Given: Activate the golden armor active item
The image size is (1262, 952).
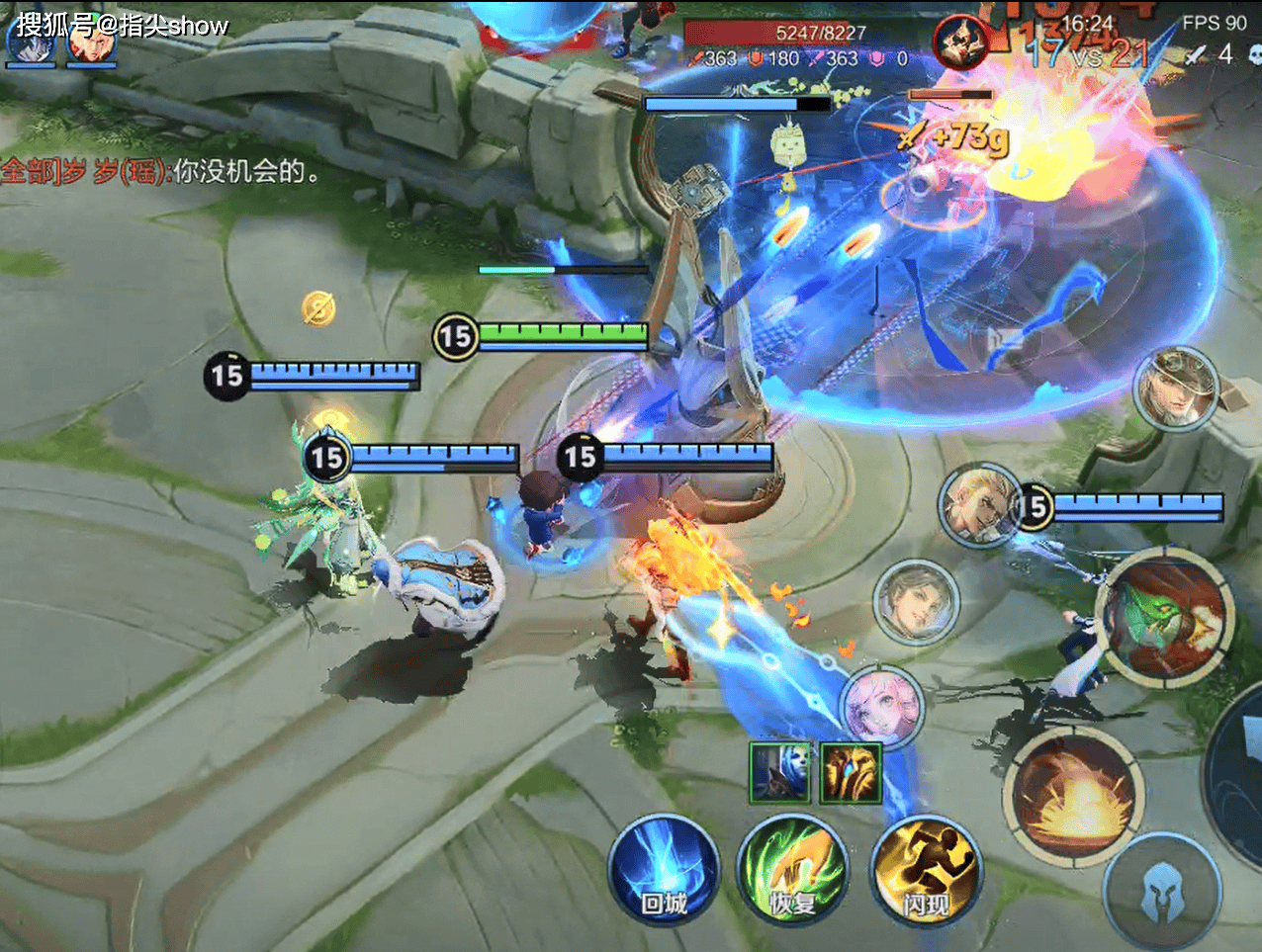Looking at the screenshot, I should (x=850, y=772).
